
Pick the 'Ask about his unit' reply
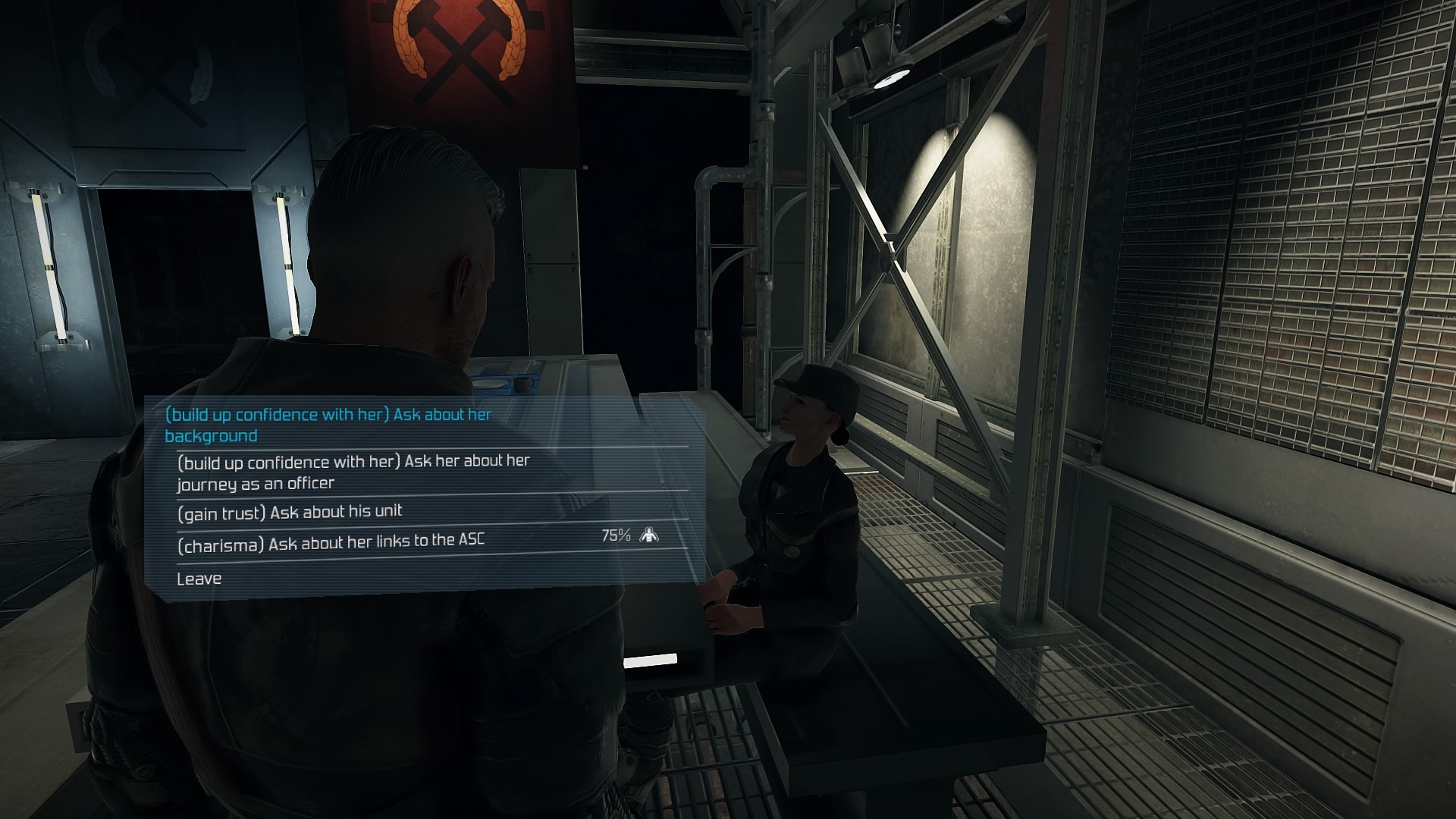(289, 513)
